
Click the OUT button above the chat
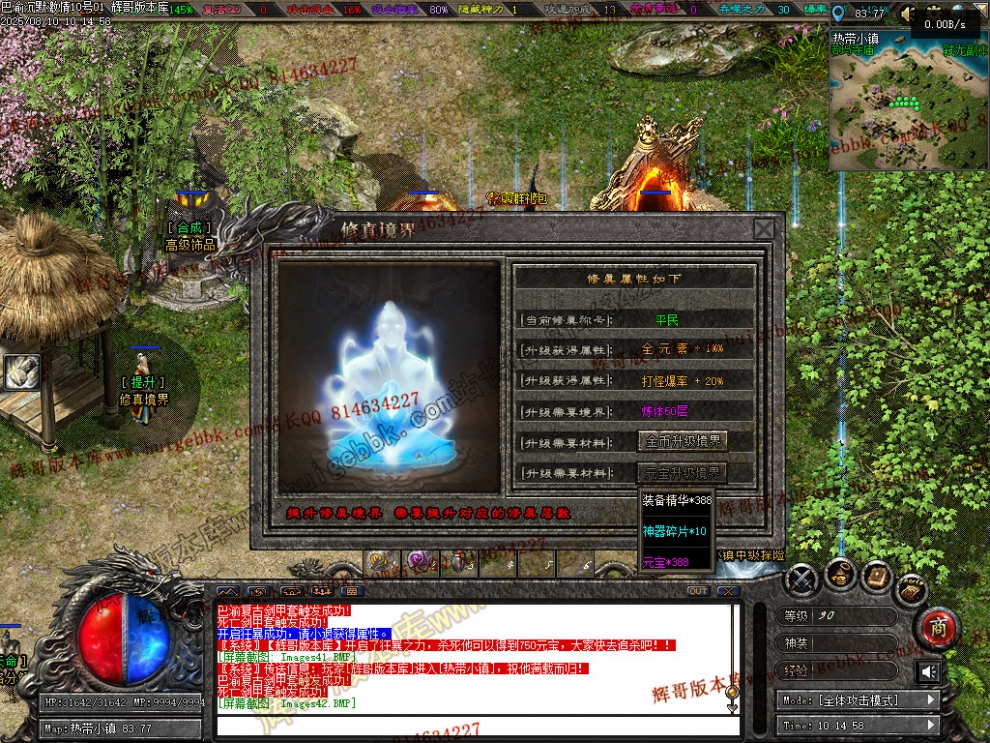click(x=697, y=591)
